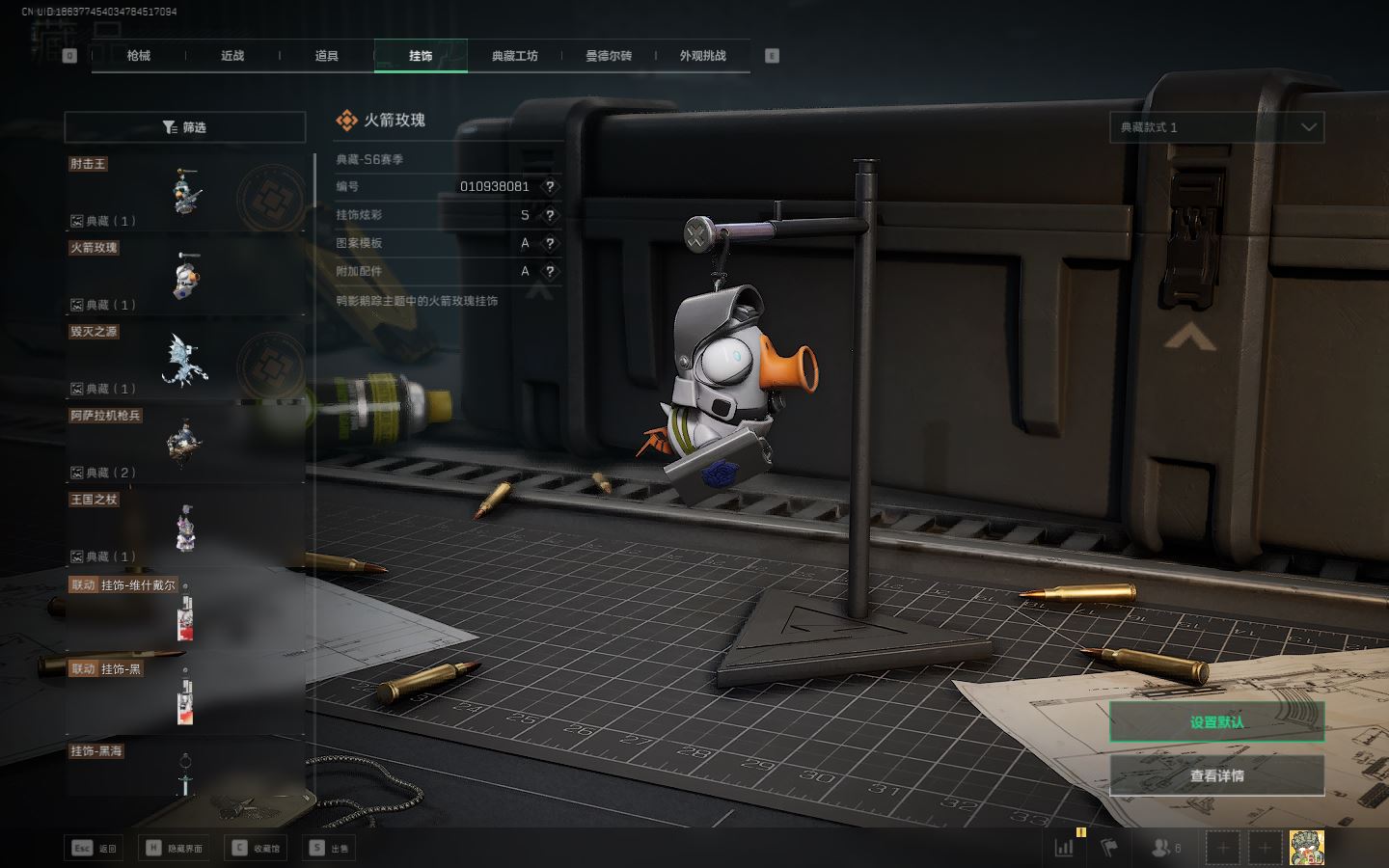Viewport: 1389px width, 868px height.
Task: Show the help tooltip for 挂饰炫彩
Action: pos(550,215)
